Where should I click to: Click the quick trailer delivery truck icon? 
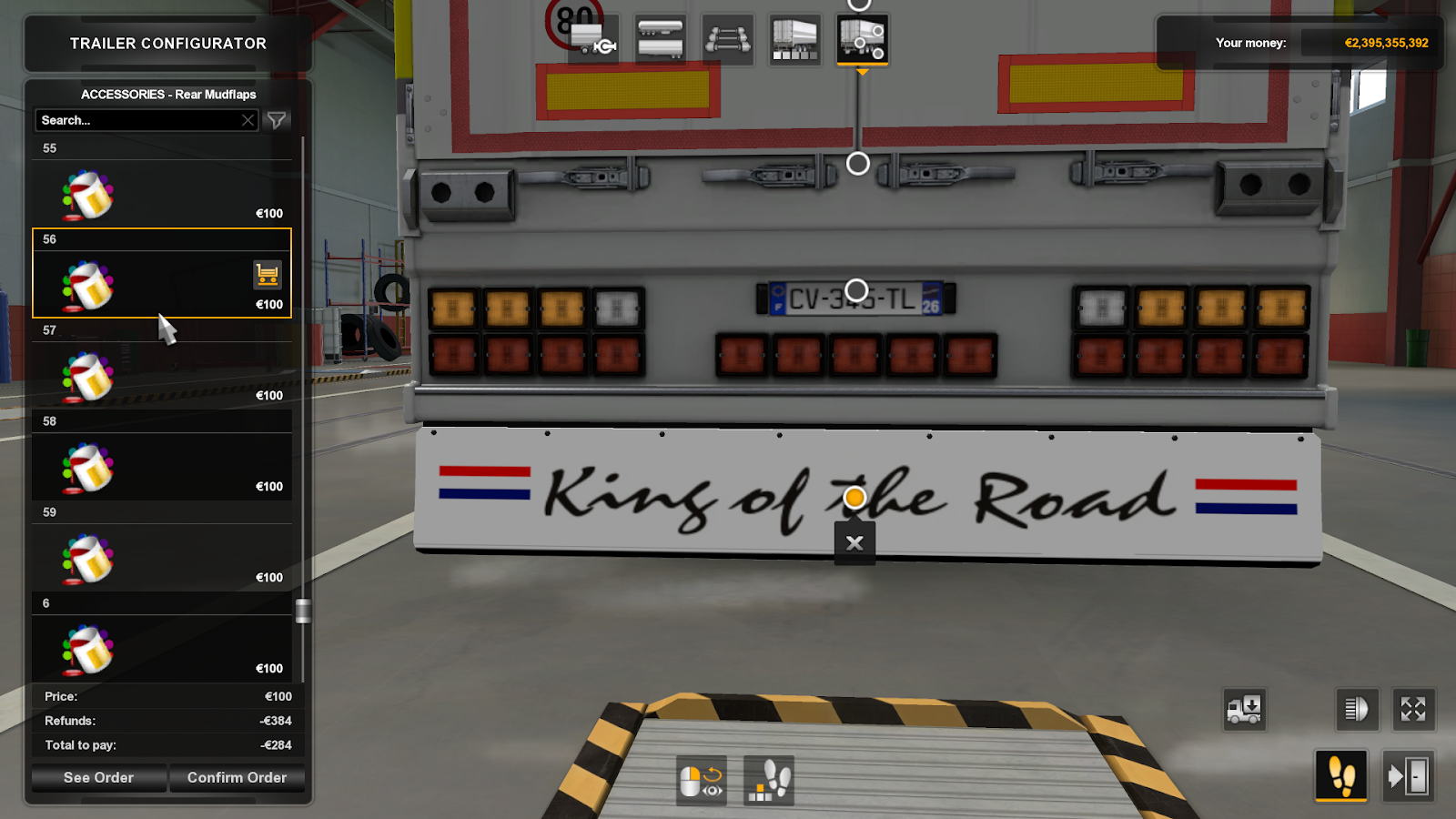point(1245,710)
